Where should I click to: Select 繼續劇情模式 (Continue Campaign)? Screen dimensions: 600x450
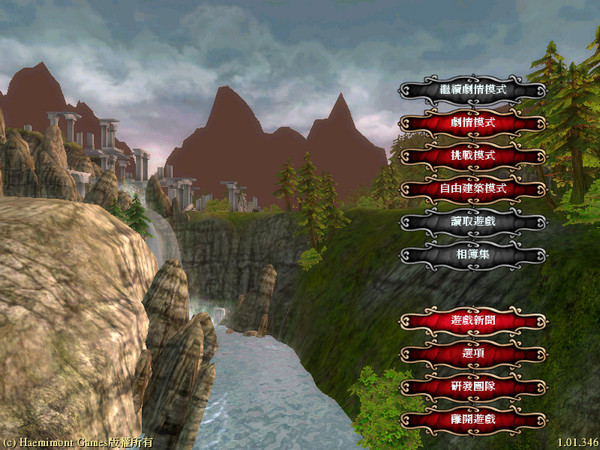(x=473, y=90)
